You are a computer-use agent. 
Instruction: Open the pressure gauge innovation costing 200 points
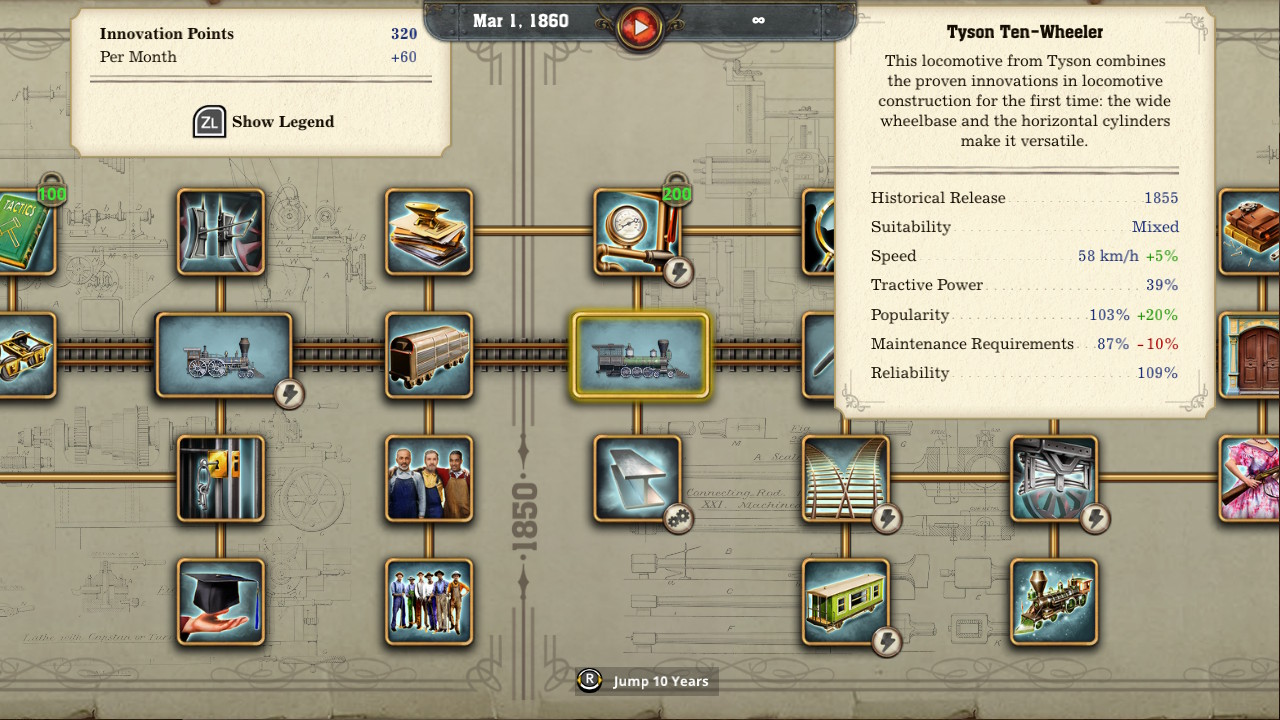(640, 232)
